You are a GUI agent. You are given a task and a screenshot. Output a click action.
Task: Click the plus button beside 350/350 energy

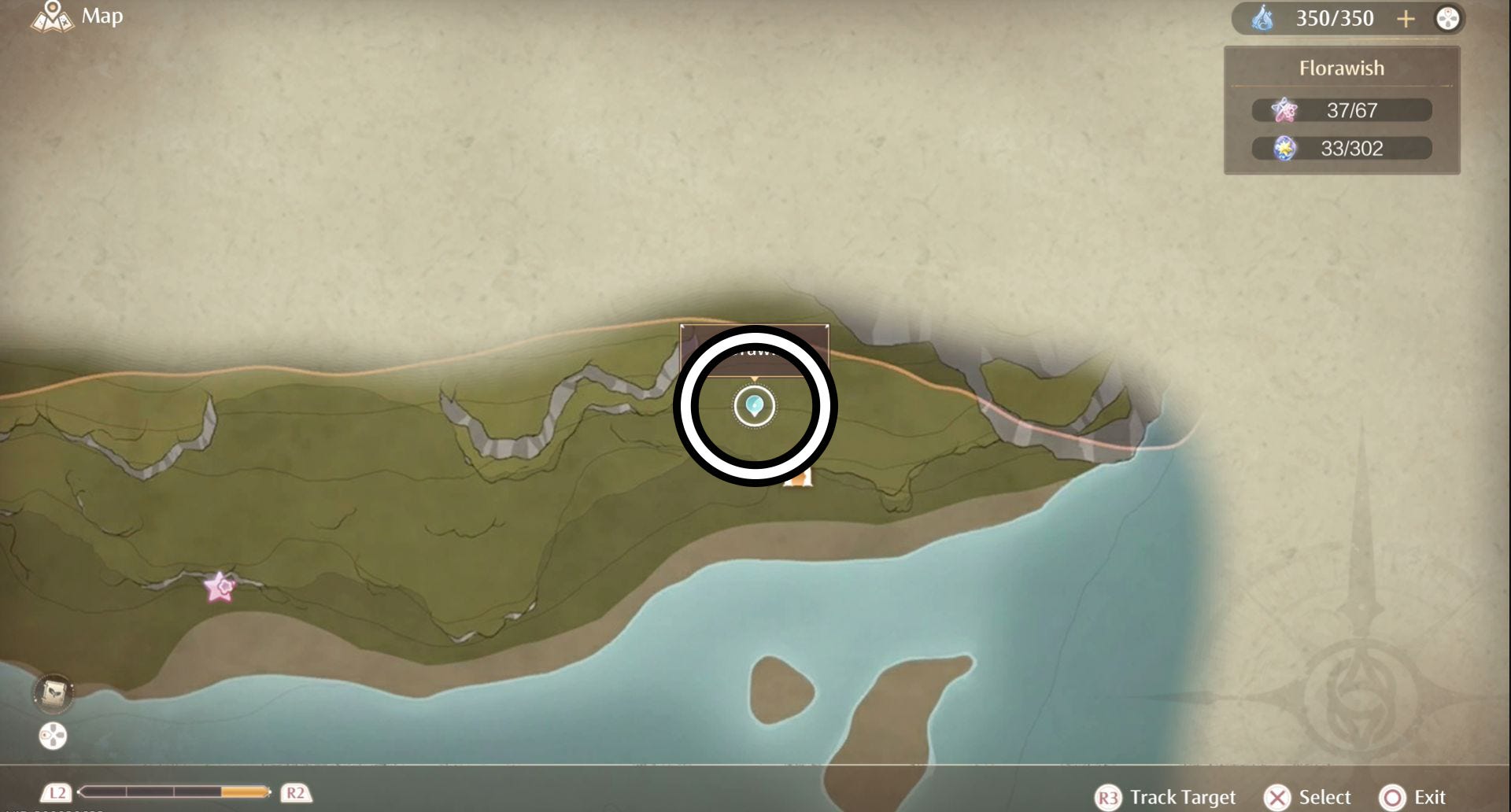[1406, 19]
